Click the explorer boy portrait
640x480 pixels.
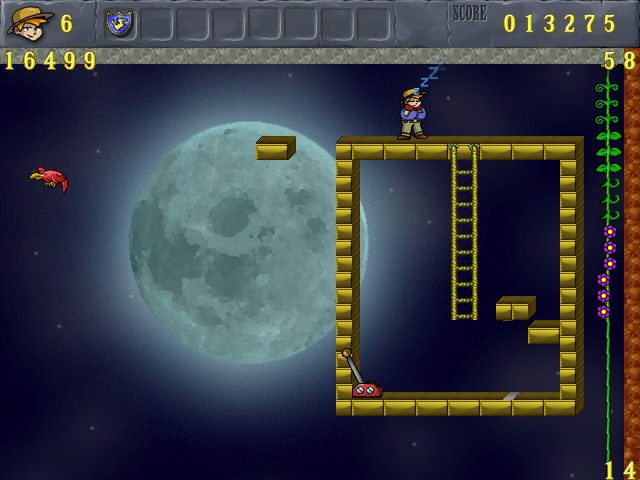(30, 22)
